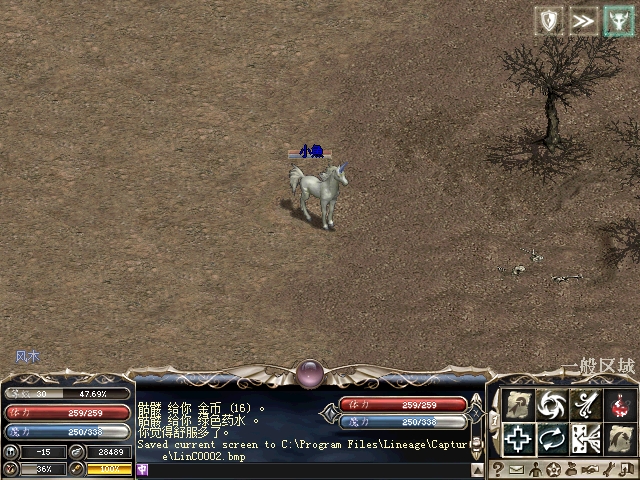The image size is (640, 480).
Task: Open the handshake trade button
Action: click(590, 469)
